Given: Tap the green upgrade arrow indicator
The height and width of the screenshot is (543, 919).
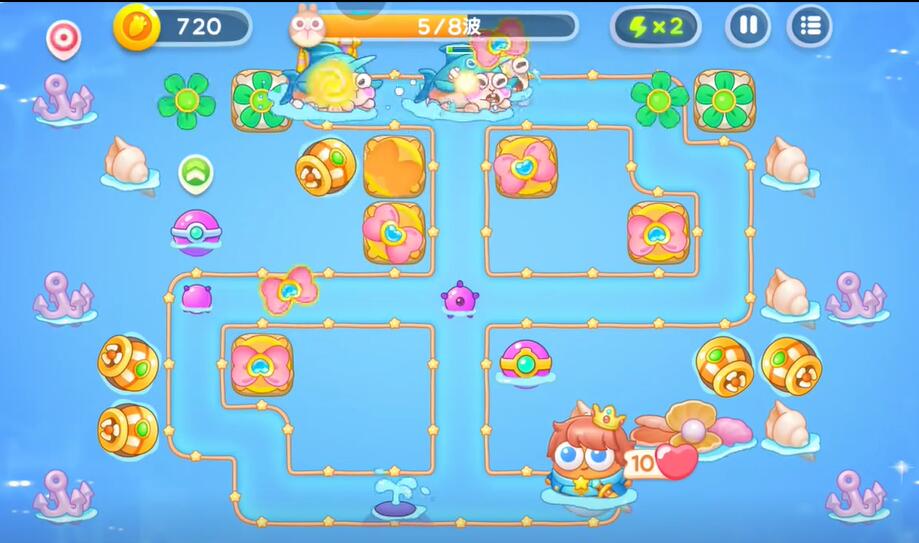Looking at the screenshot, I should (x=195, y=173).
